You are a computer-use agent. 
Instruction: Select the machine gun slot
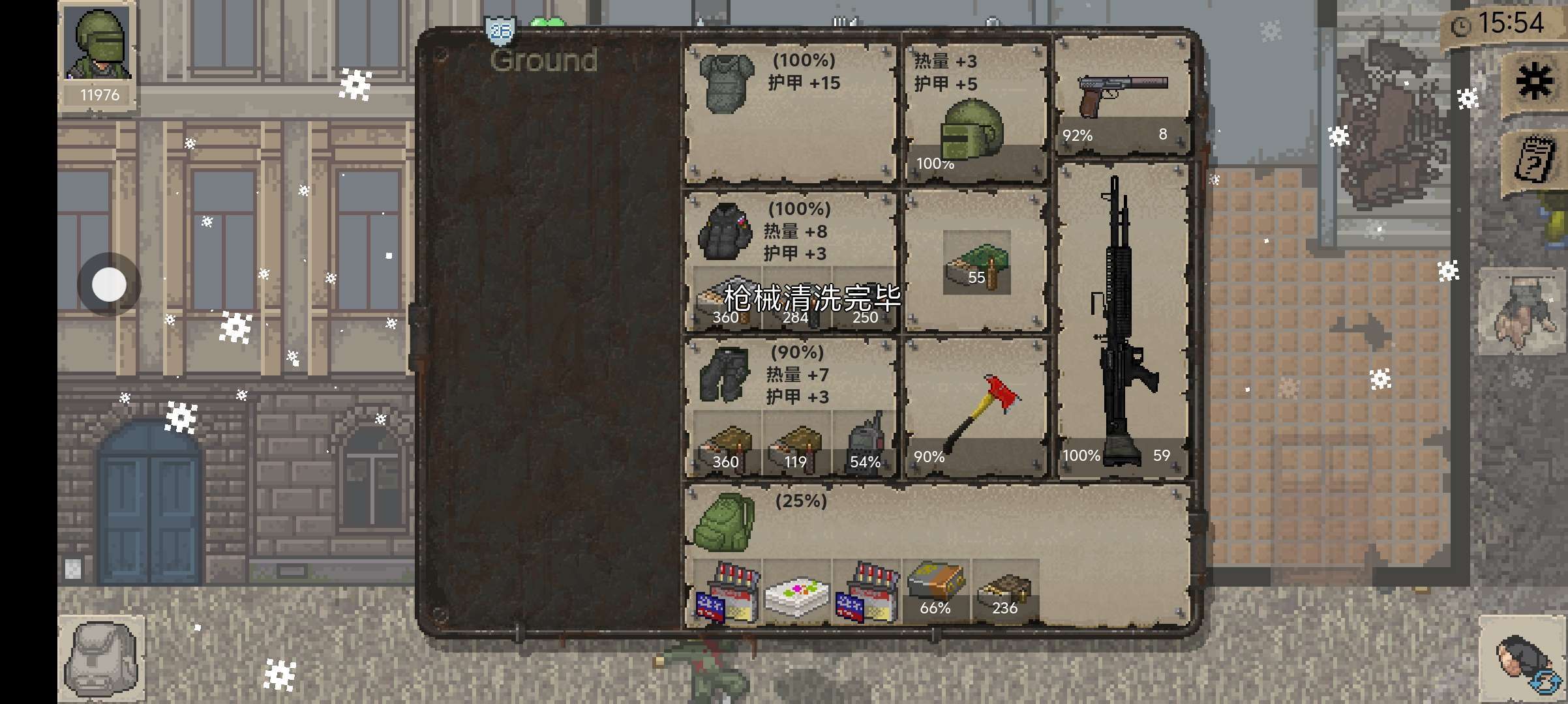pos(1122,319)
